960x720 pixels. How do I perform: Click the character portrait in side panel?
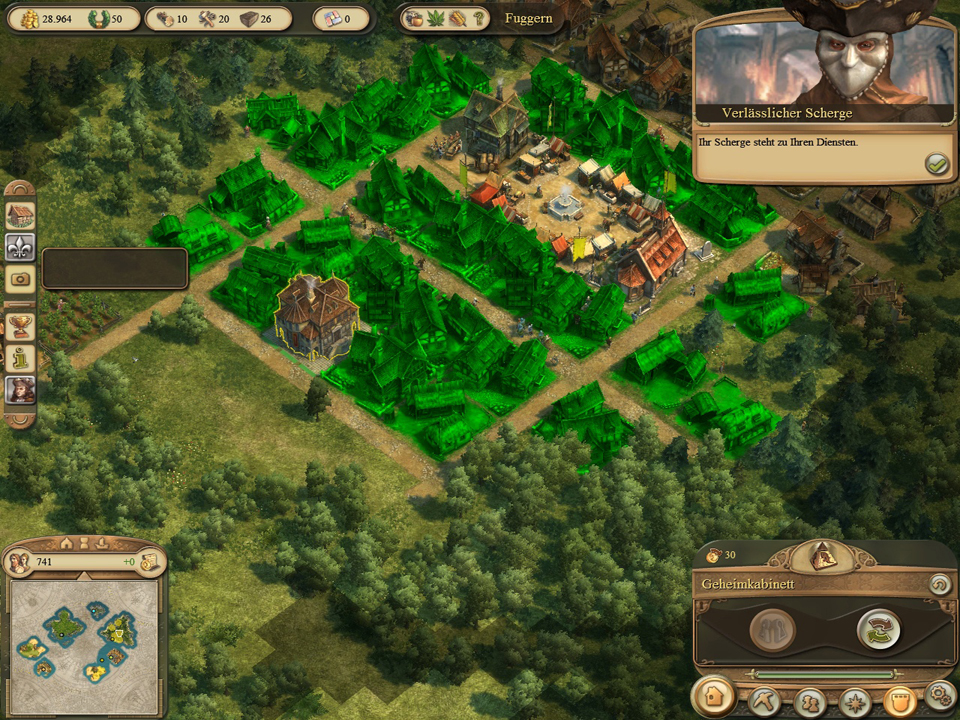(x=21, y=390)
